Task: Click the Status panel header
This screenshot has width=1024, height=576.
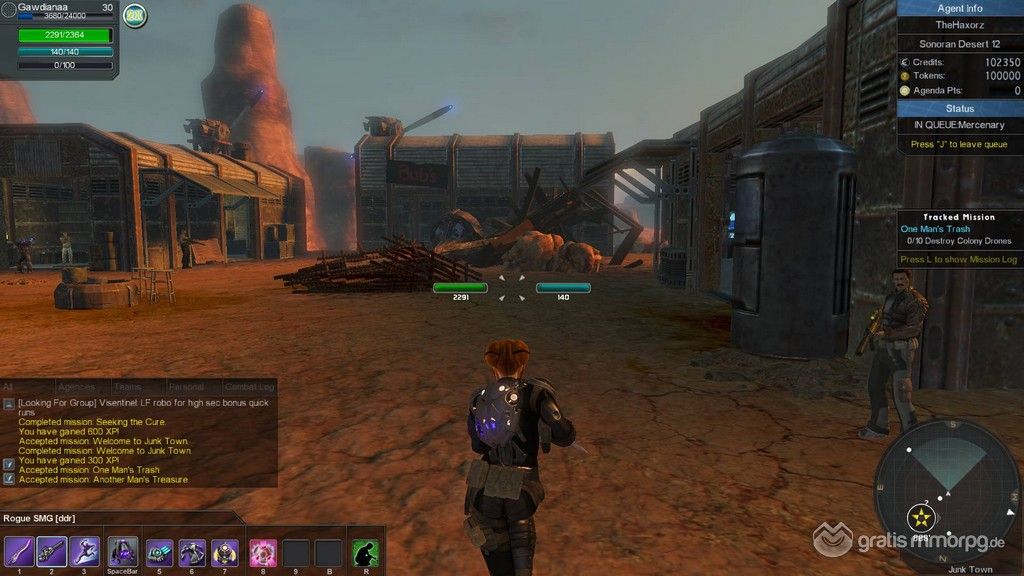Action: (960, 108)
